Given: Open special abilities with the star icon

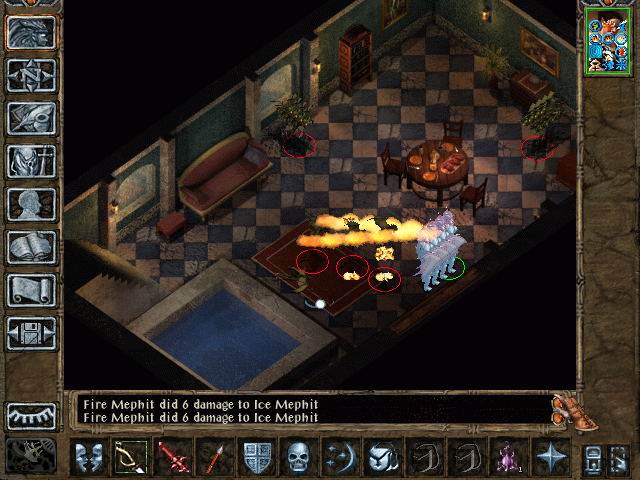Looking at the screenshot, I should click(551, 459).
